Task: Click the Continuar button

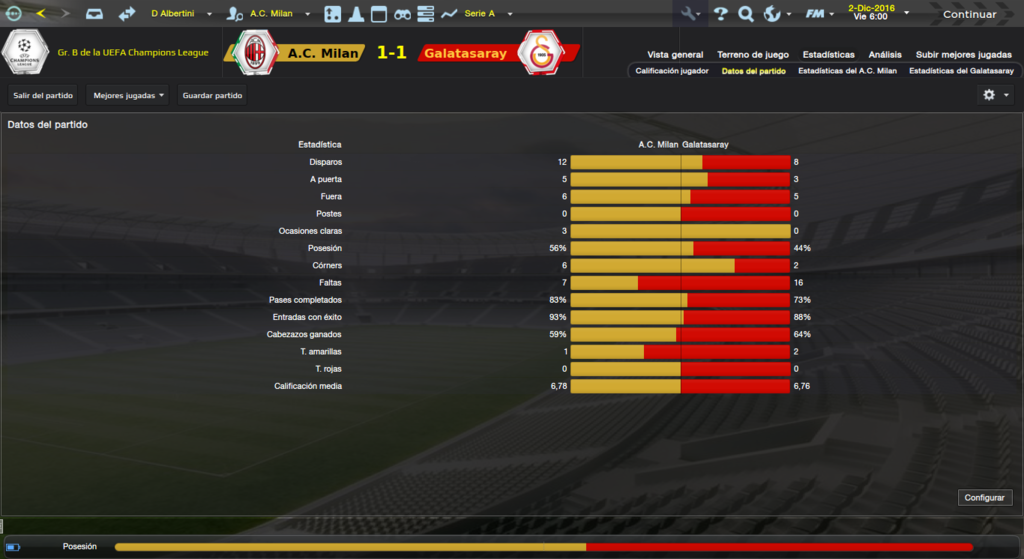Action: (x=969, y=14)
